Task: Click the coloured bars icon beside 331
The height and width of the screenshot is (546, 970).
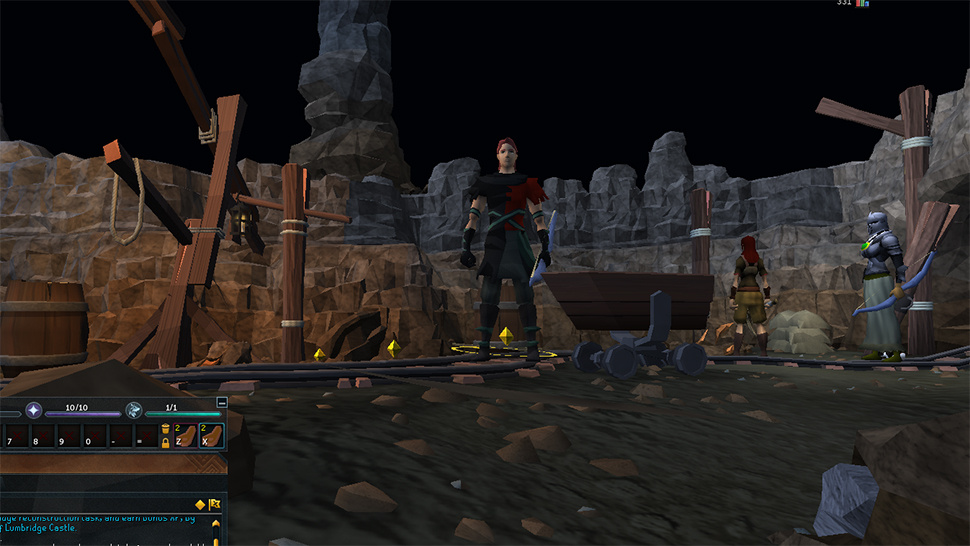Action: (862, 4)
